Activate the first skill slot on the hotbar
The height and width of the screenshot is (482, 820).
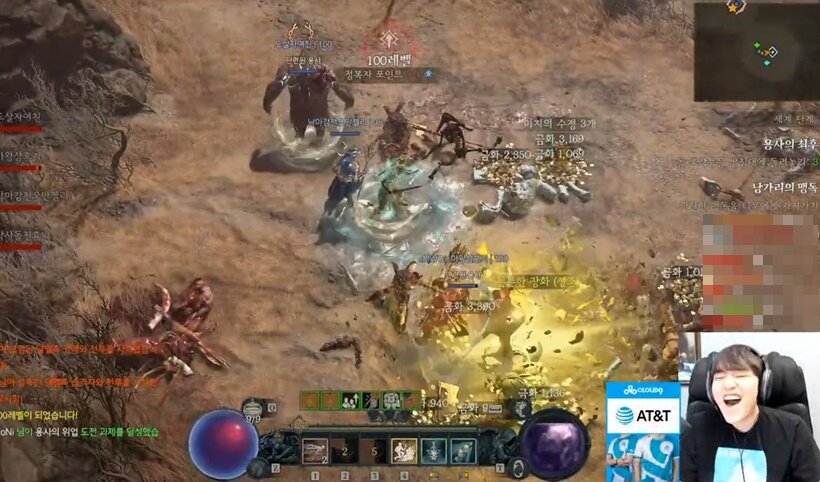coord(315,451)
